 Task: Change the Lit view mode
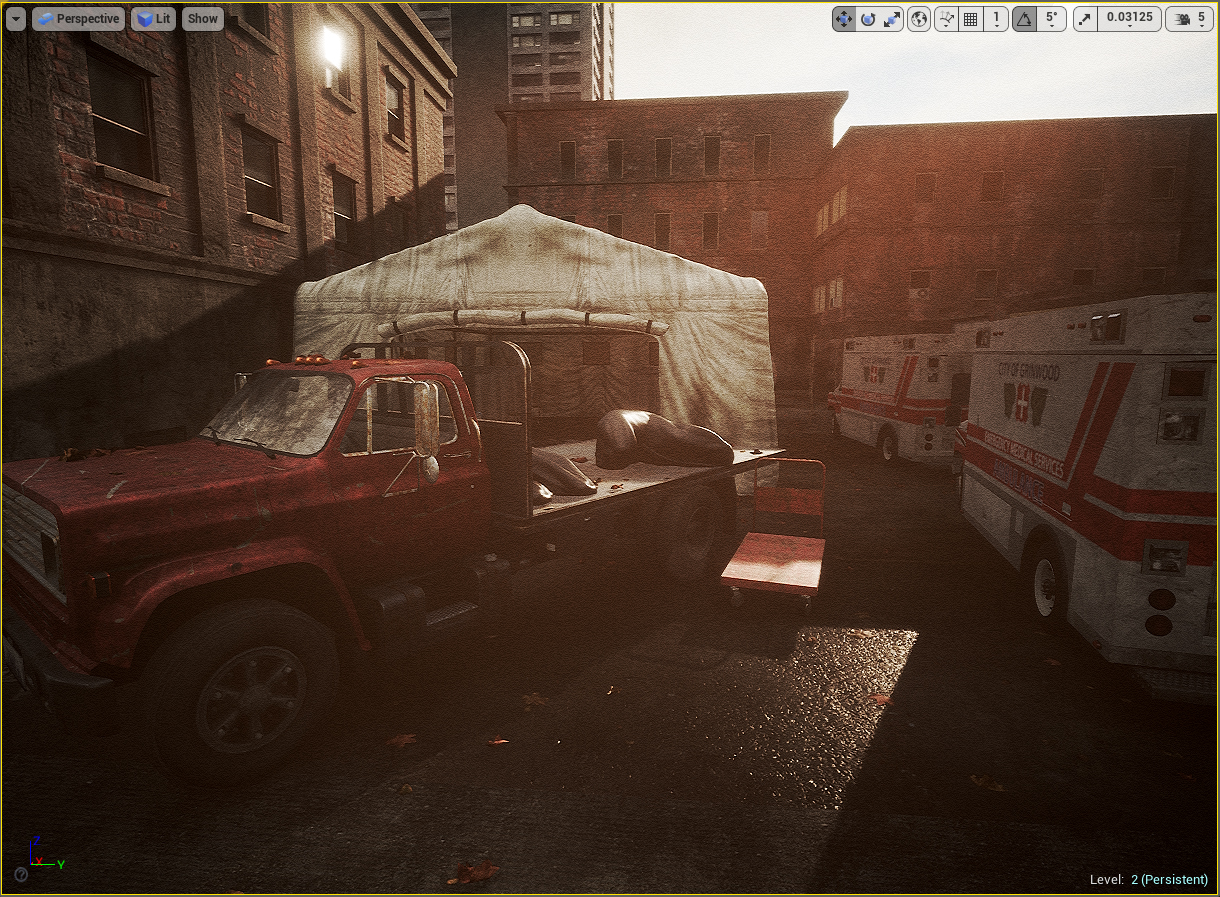(153, 18)
